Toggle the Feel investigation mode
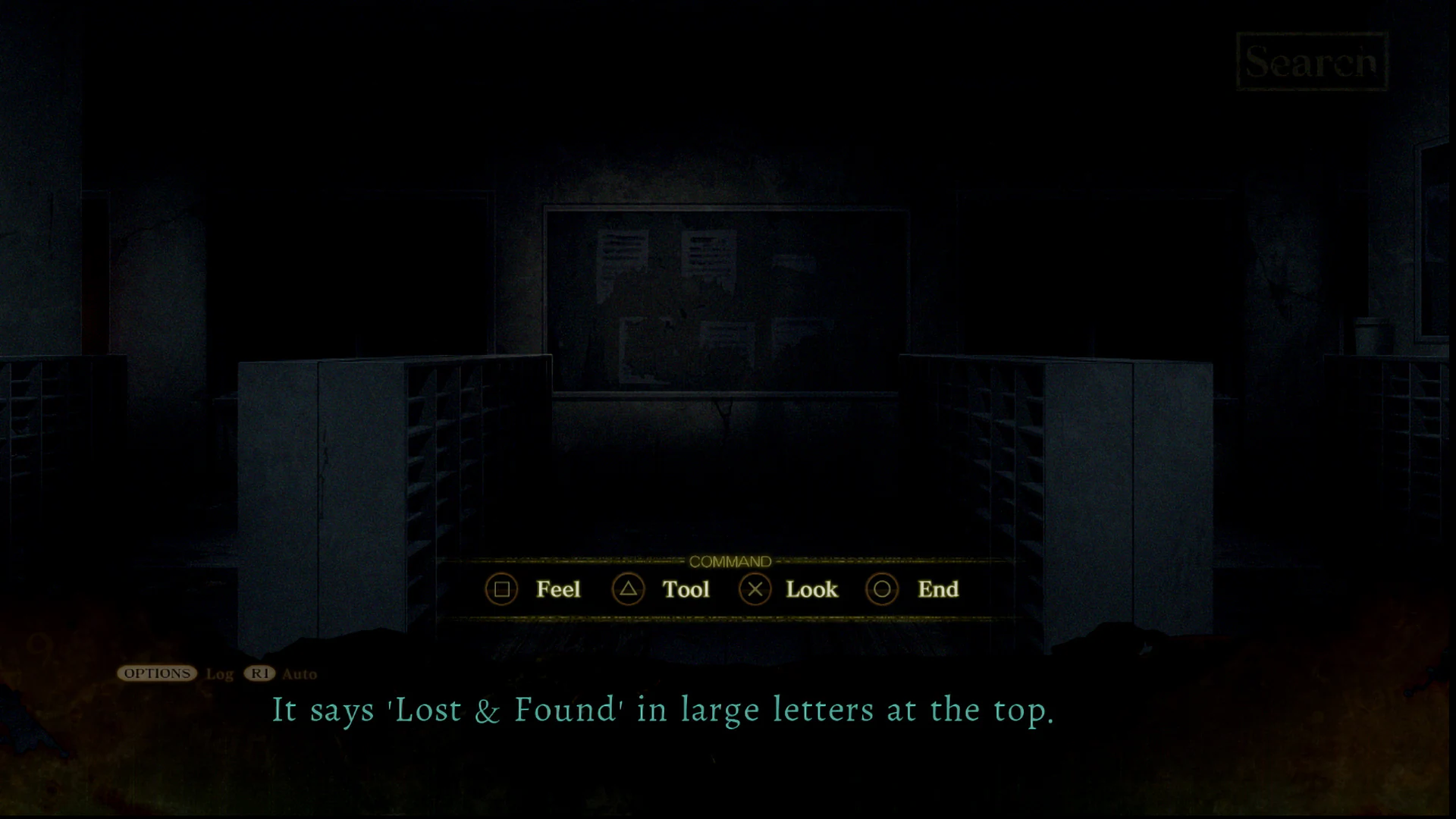Image resolution: width=1456 pixels, height=819 pixels. tap(557, 589)
